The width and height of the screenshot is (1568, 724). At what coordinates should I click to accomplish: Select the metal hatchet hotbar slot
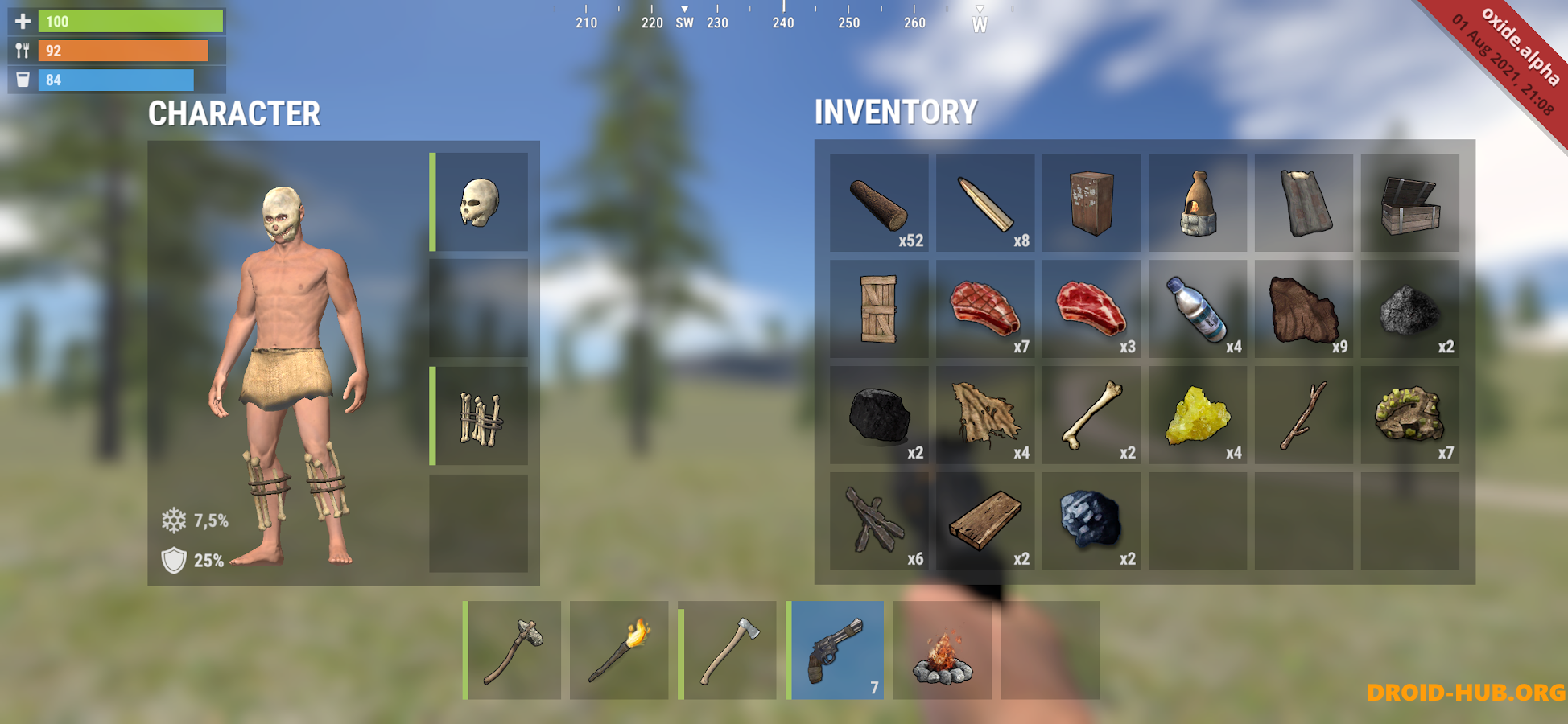(728, 650)
